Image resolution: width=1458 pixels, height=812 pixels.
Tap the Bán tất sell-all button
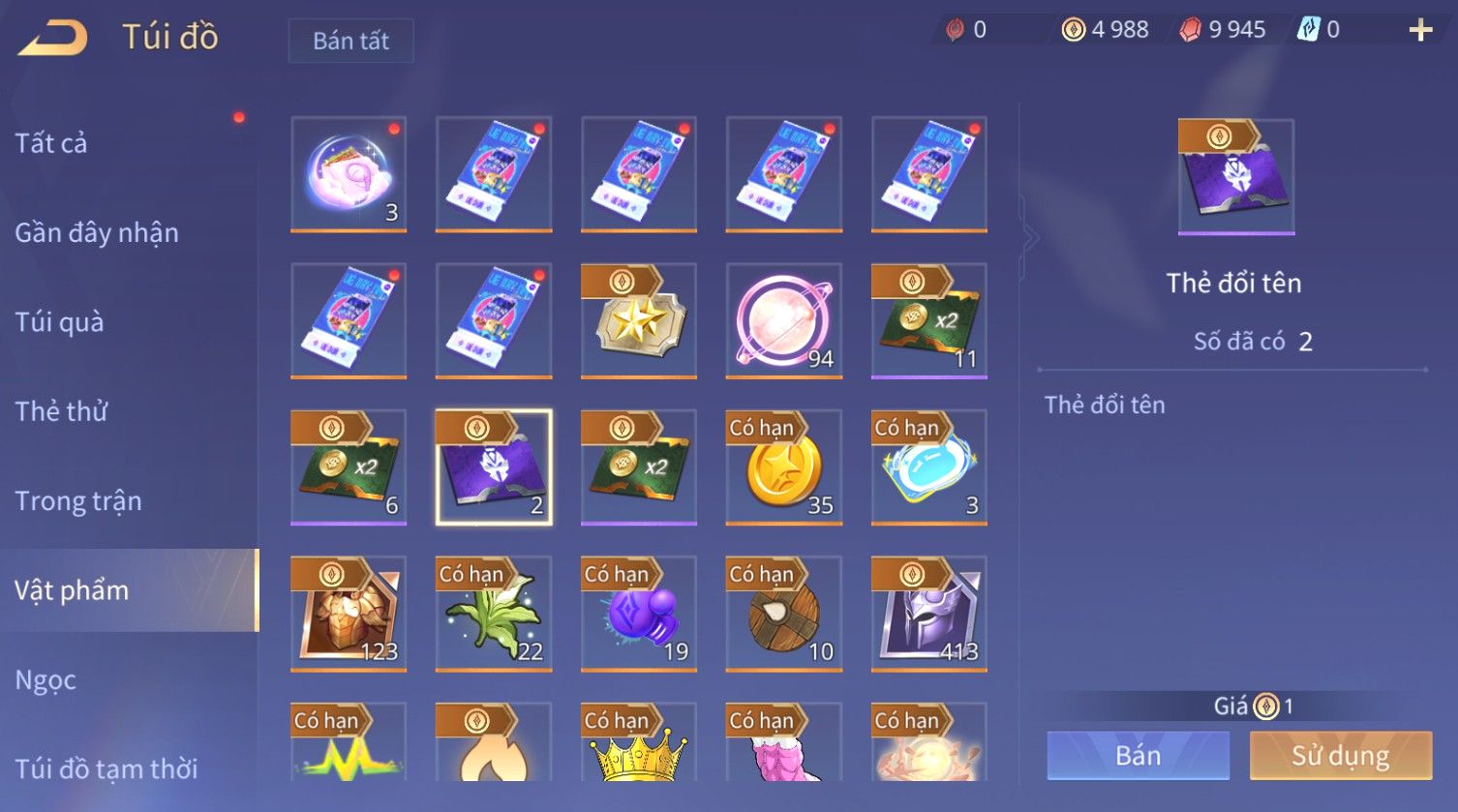coord(350,41)
